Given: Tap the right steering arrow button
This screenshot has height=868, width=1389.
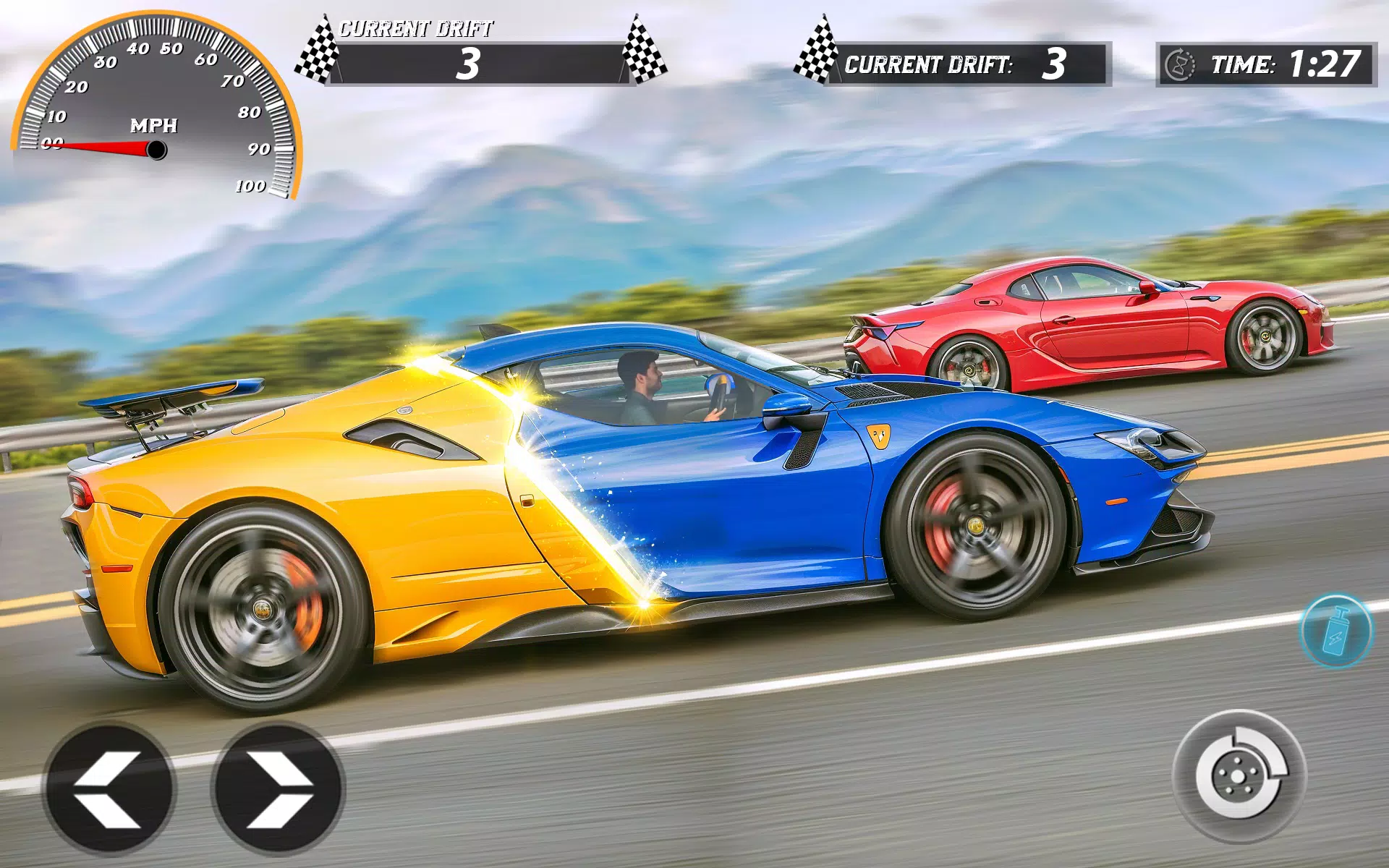Looking at the screenshot, I should tap(279, 788).
